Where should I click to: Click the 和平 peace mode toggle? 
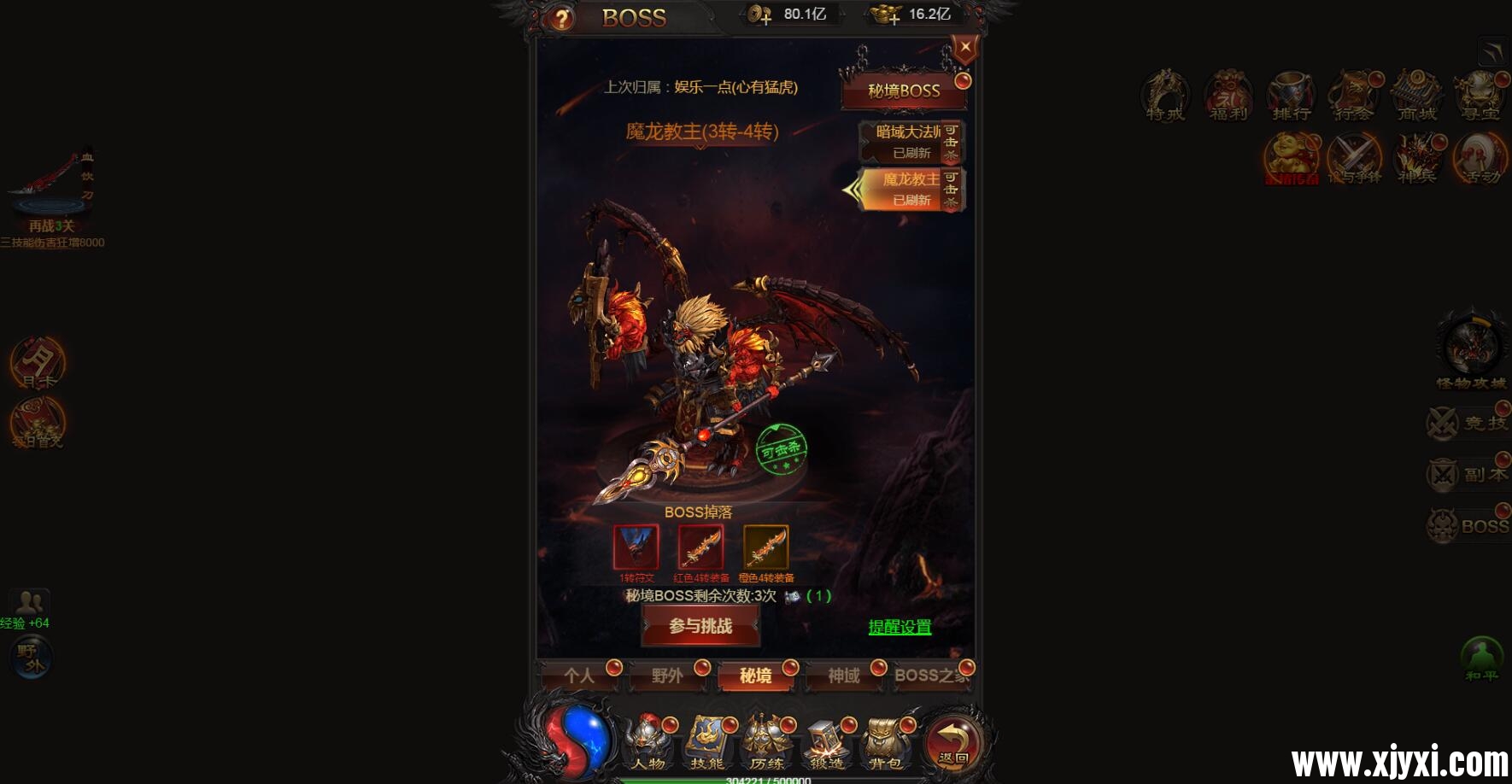tap(1482, 658)
